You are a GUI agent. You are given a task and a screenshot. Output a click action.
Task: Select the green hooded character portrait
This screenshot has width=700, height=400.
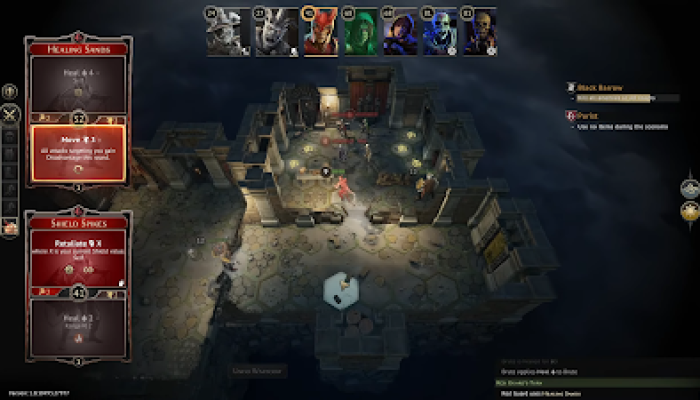pos(361,32)
